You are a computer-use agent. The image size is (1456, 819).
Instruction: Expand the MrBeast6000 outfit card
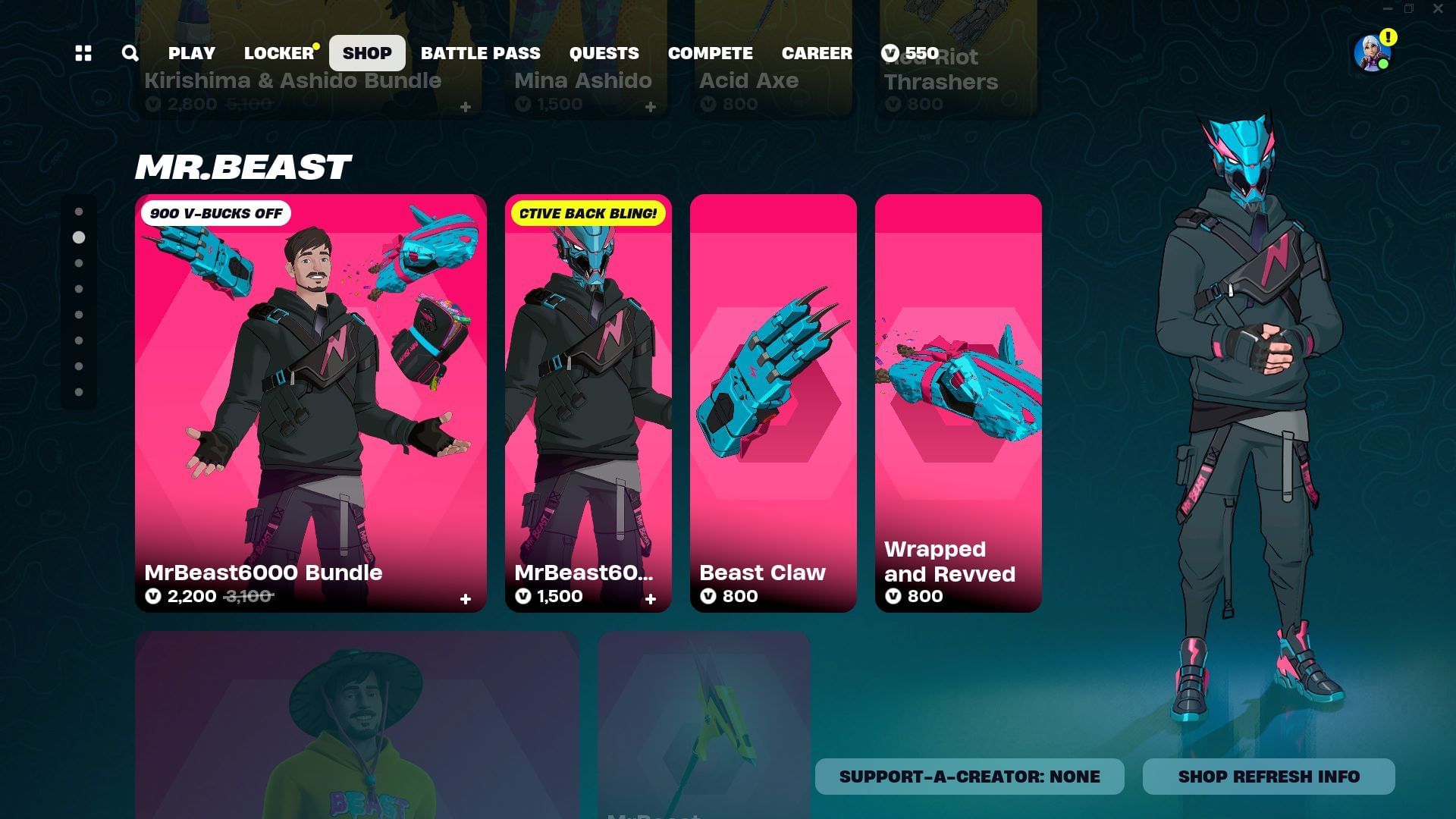[x=588, y=402]
